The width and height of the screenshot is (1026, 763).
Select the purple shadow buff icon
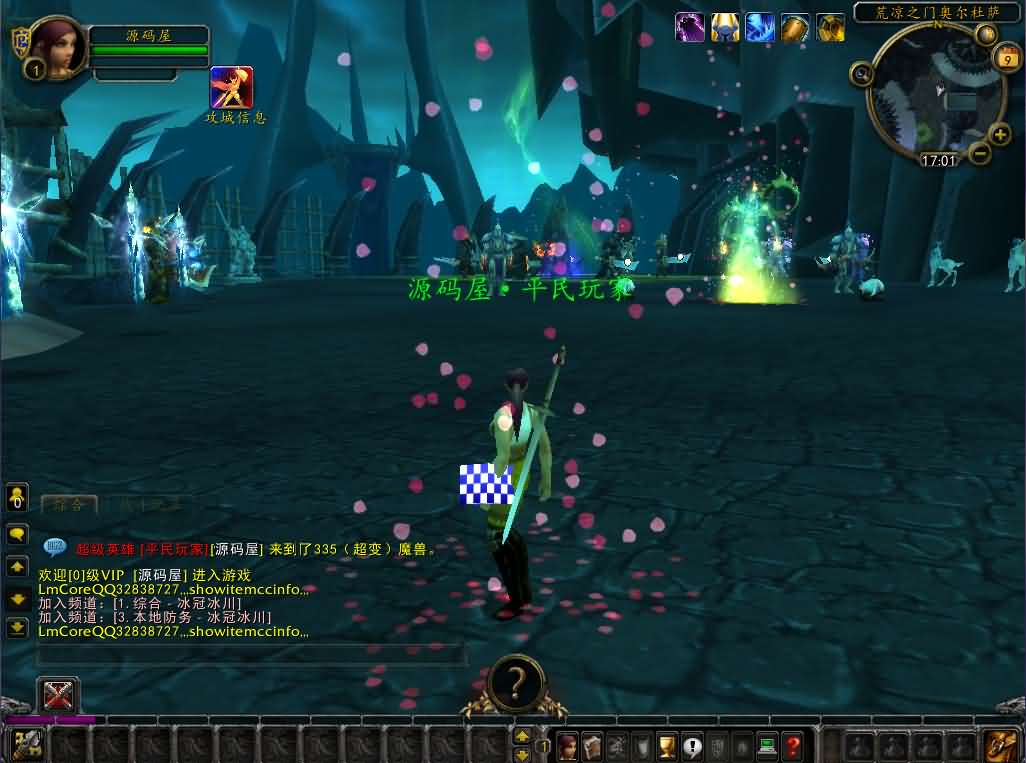click(x=690, y=27)
